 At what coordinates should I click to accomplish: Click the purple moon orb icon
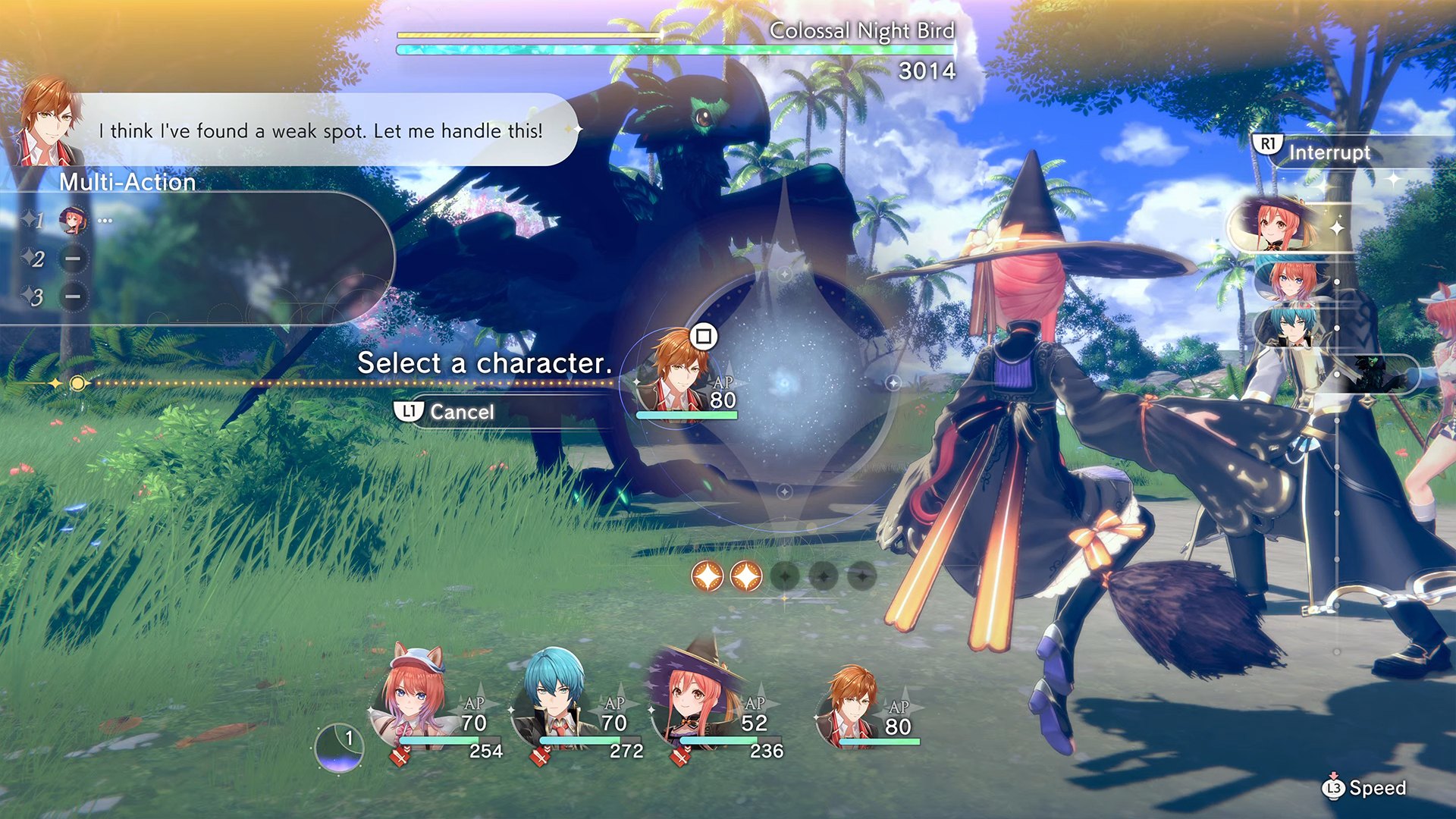click(340, 748)
